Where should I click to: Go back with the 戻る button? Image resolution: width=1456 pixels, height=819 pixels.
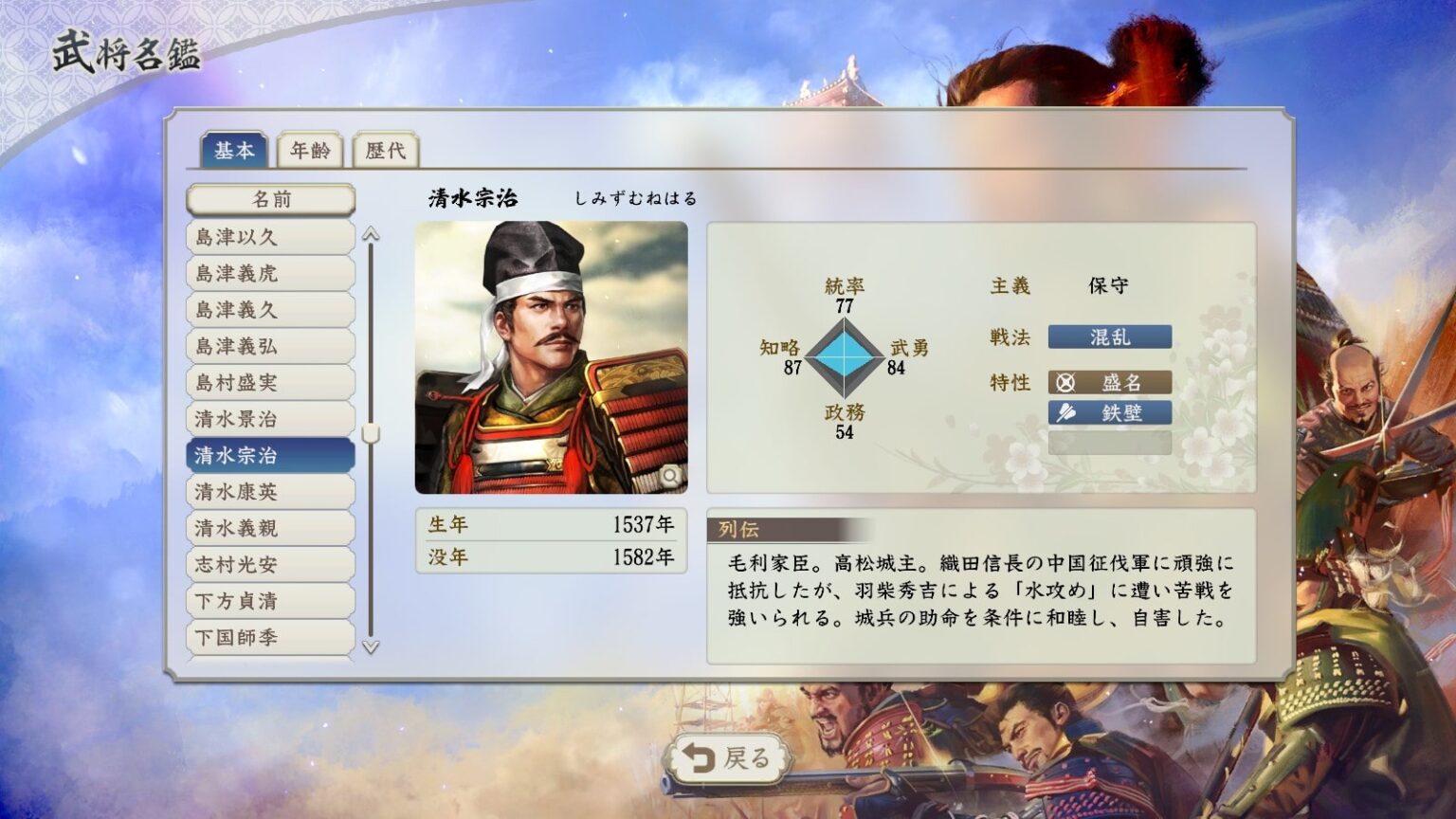[x=728, y=758]
